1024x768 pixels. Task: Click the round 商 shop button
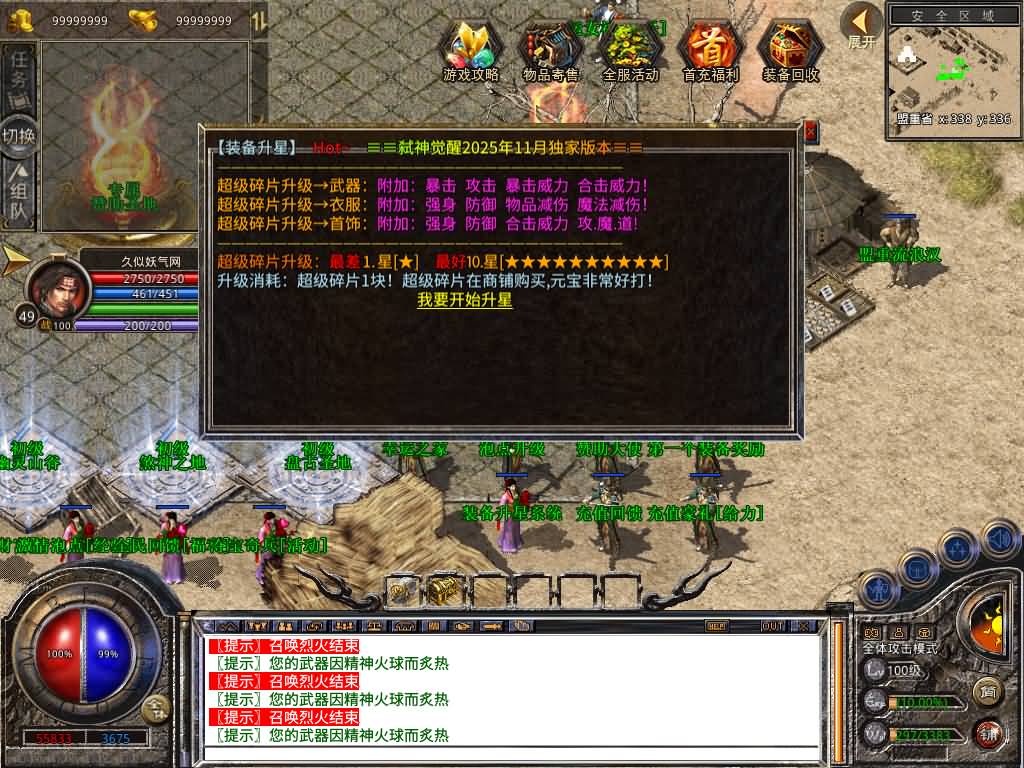pyautogui.click(x=988, y=690)
